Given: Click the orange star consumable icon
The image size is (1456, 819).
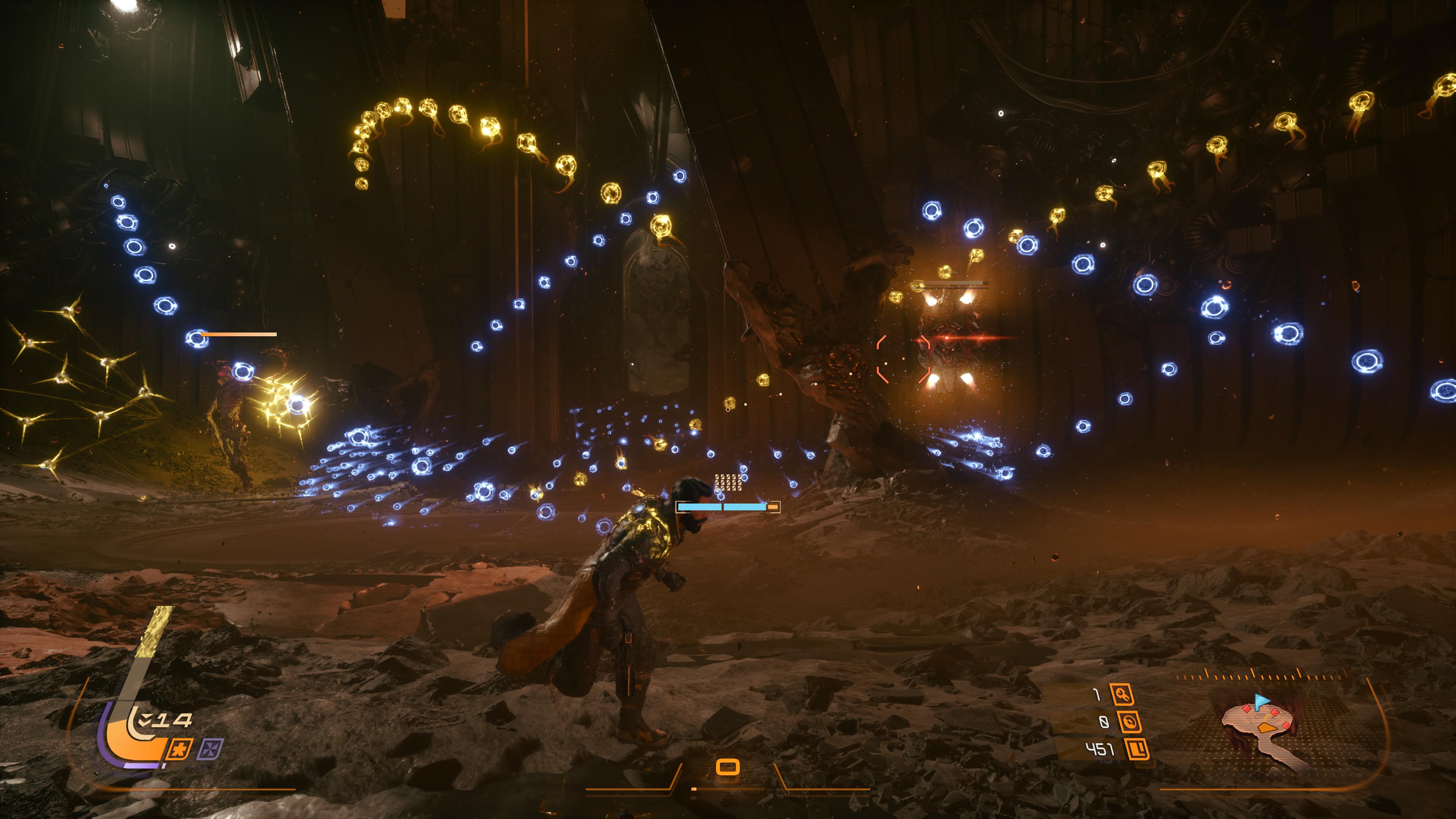Looking at the screenshot, I should pos(179,750).
